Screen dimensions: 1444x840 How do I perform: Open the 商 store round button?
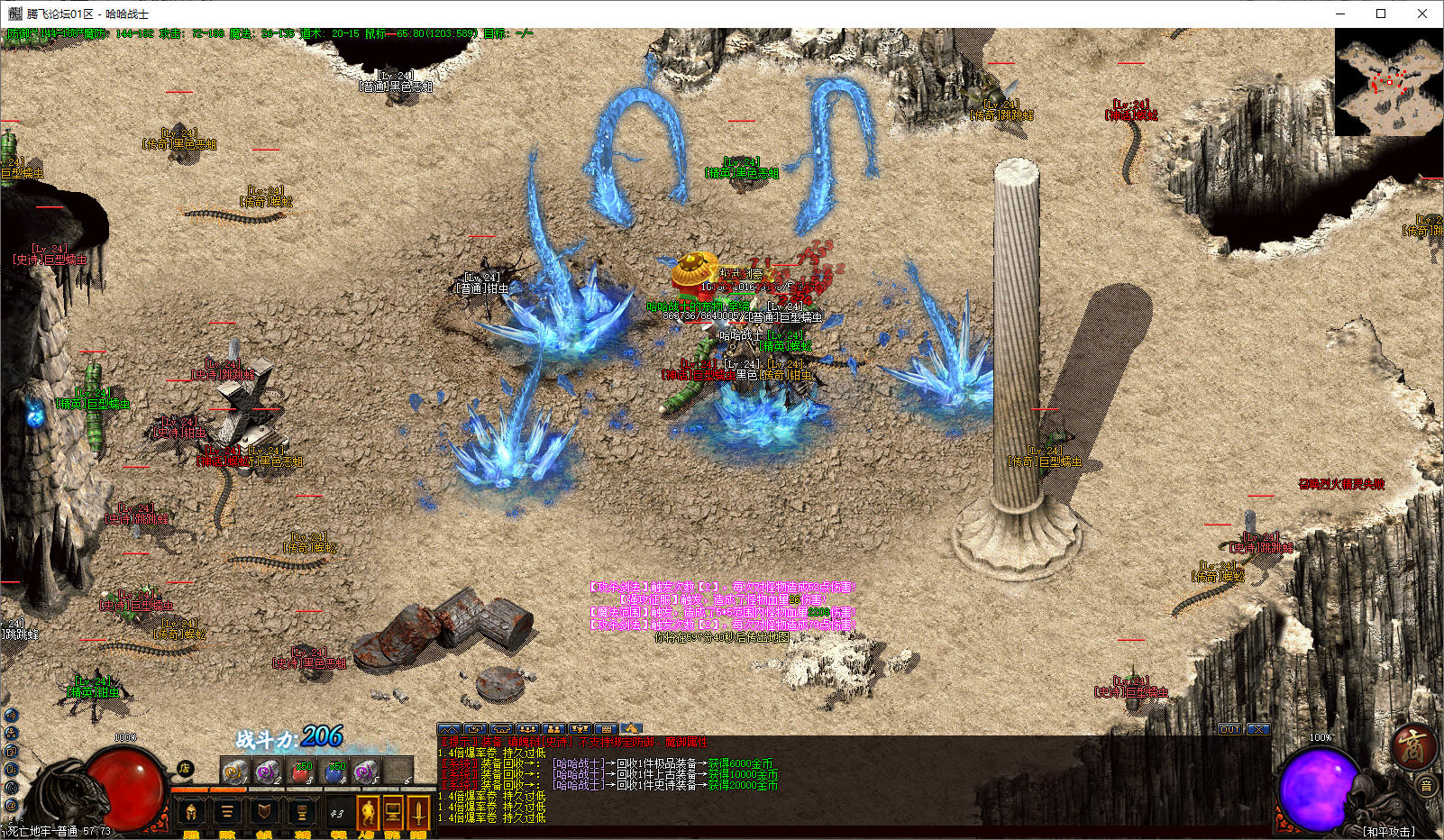tap(1412, 747)
